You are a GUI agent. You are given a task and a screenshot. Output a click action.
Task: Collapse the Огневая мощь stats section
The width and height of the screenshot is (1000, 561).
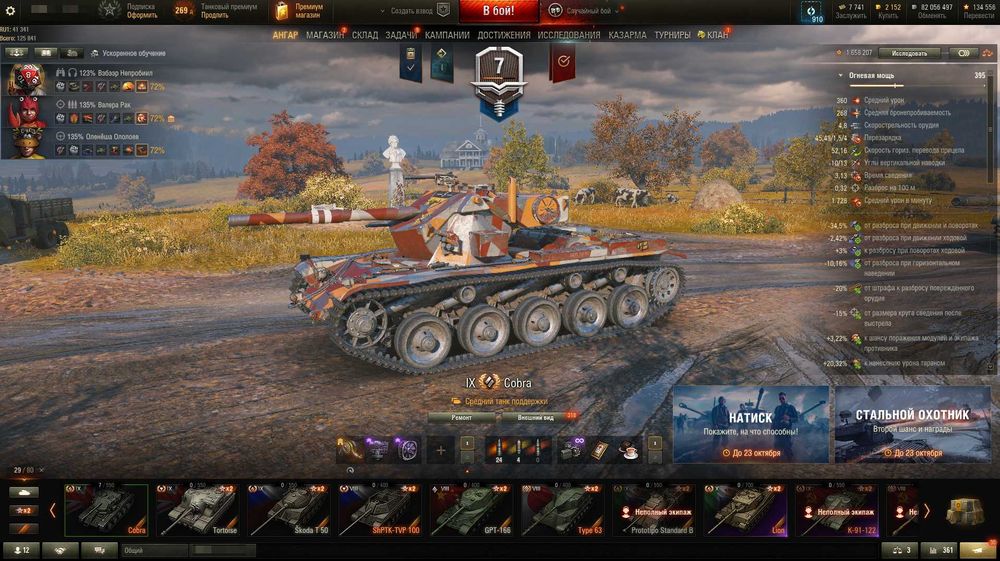(842, 76)
